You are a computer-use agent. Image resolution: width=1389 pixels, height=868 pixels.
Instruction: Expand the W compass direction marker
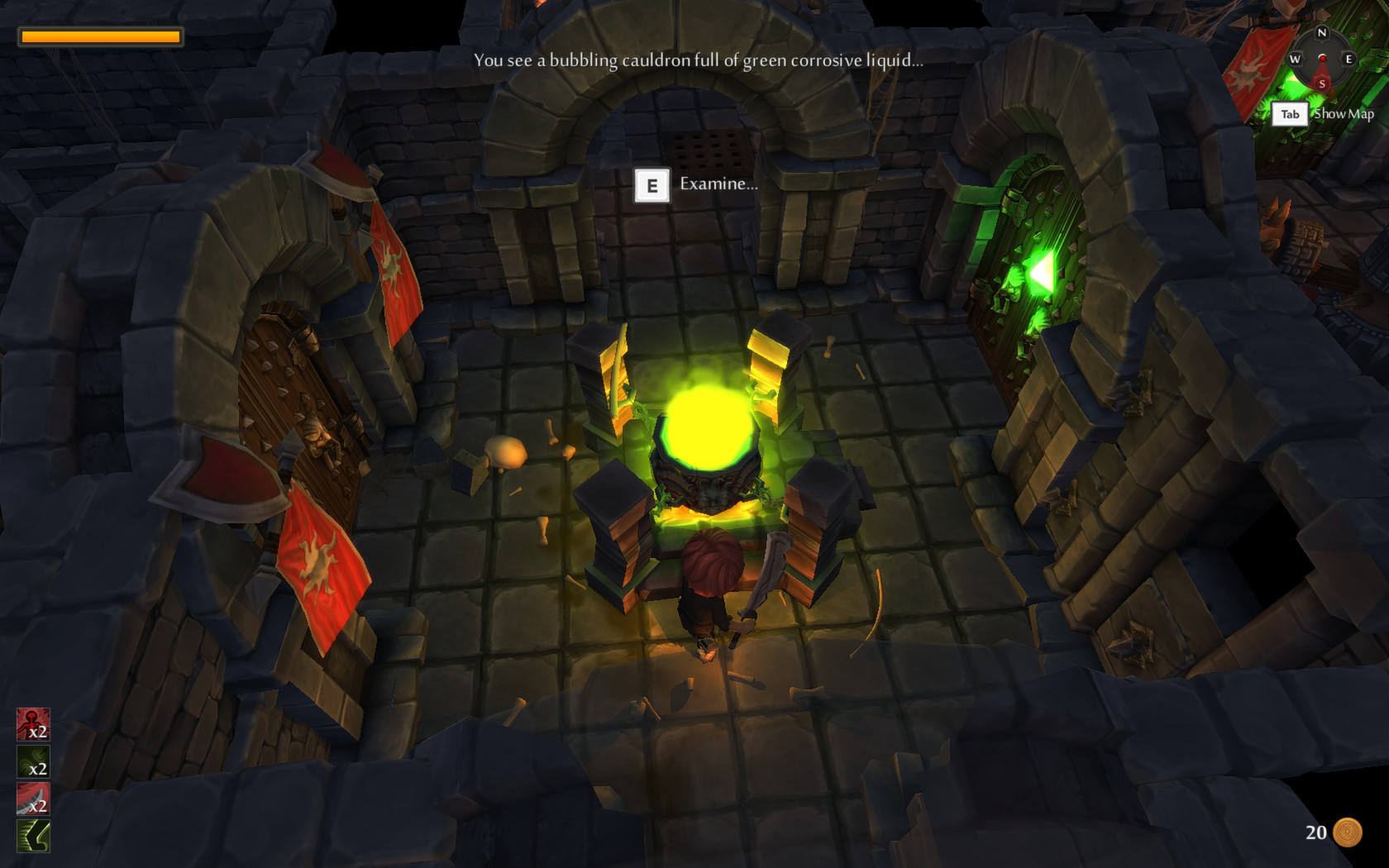click(1296, 60)
